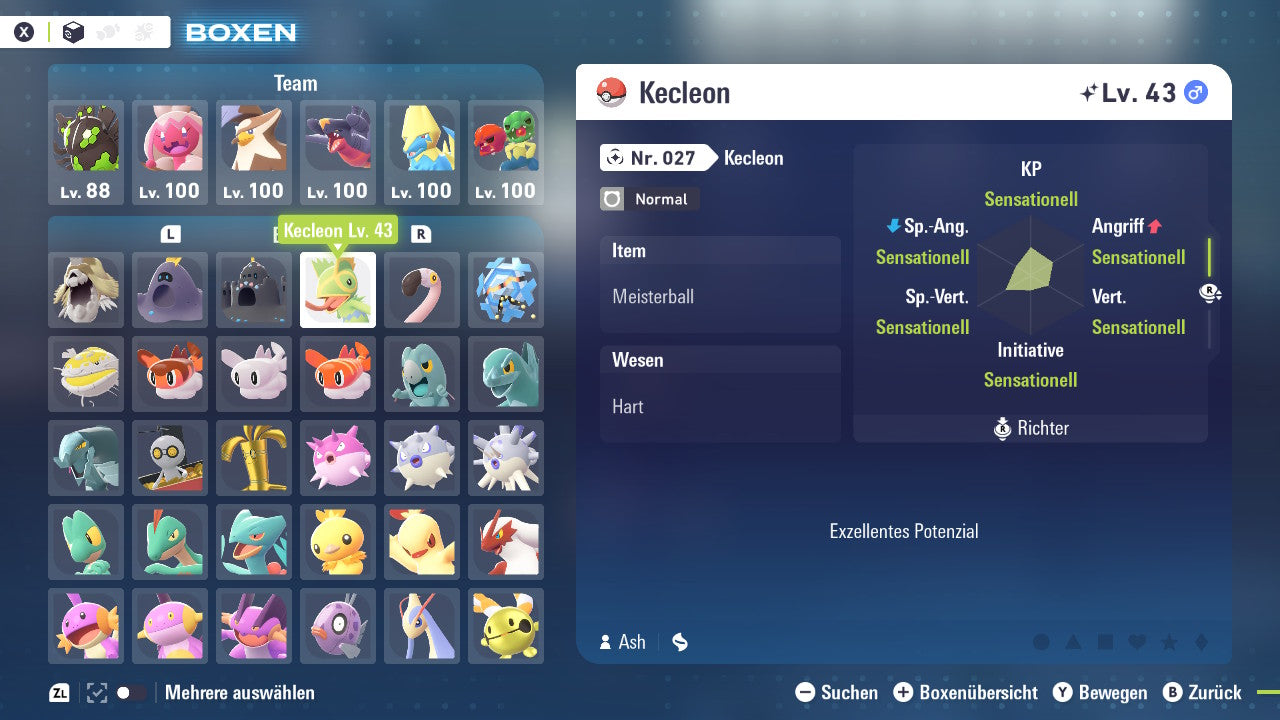This screenshot has width=1280, height=720.
Task: Select the Kecleon Lv. 43 box name label
Action: click(339, 230)
